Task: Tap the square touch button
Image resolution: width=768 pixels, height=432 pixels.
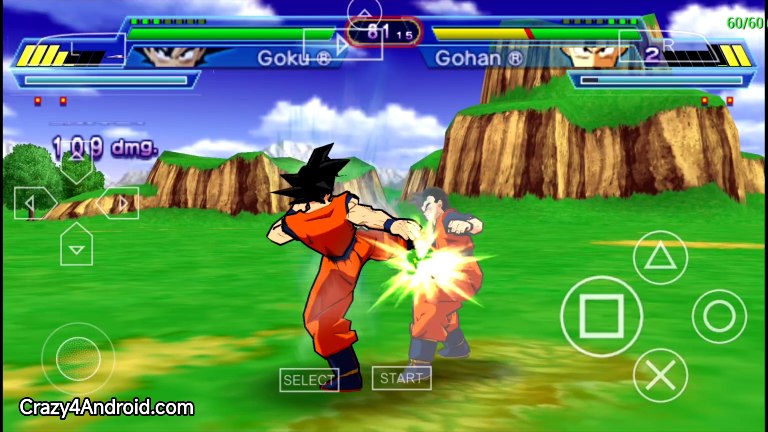Action: click(x=601, y=316)
